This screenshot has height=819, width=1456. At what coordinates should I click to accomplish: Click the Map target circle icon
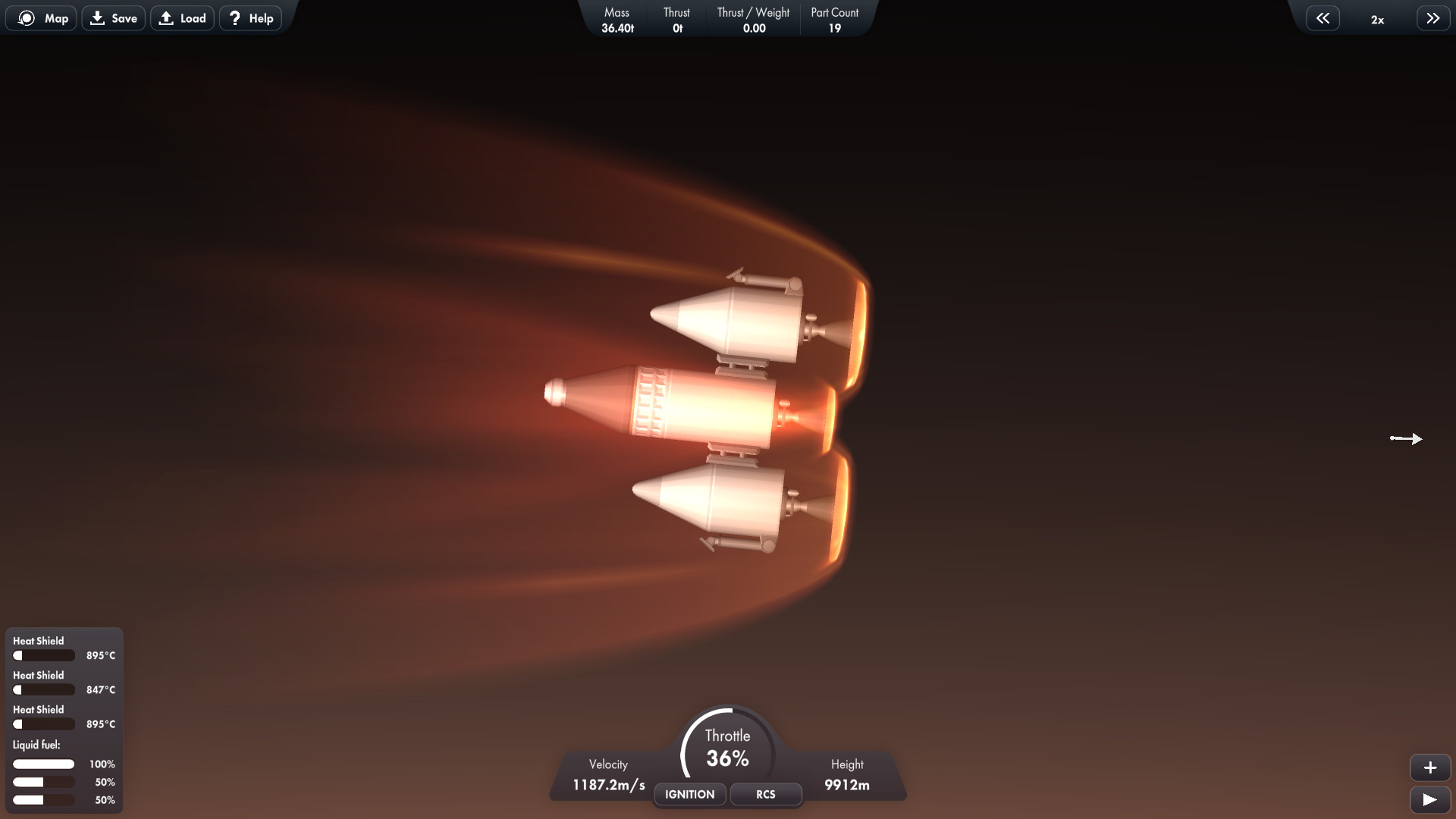26,17
